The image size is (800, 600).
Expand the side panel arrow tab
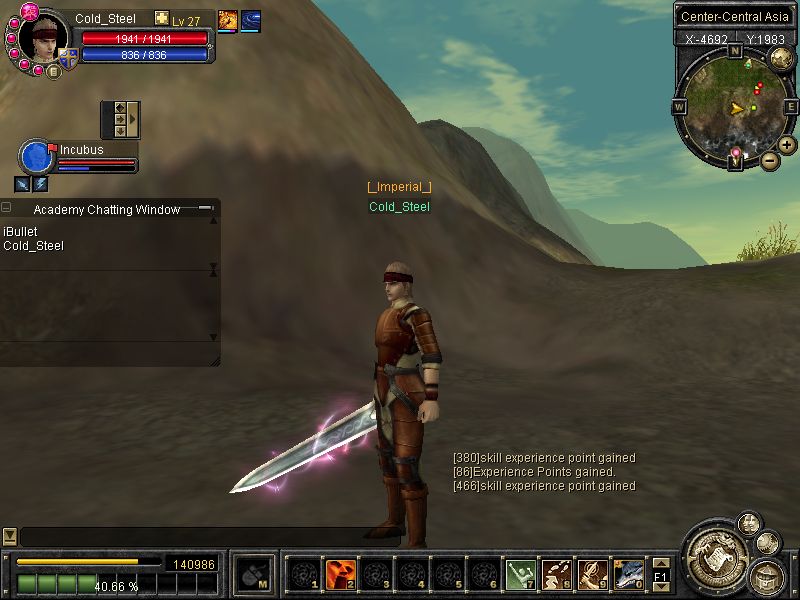click(133, 119)
